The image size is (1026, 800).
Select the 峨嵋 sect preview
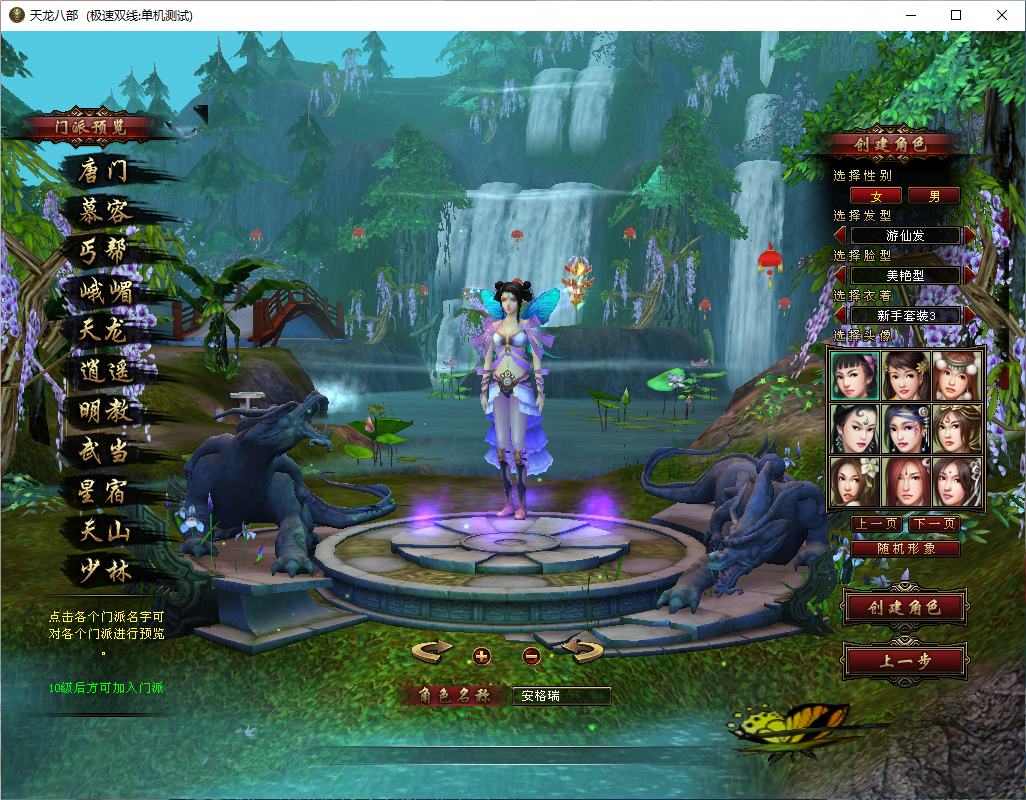click(106, 291)
